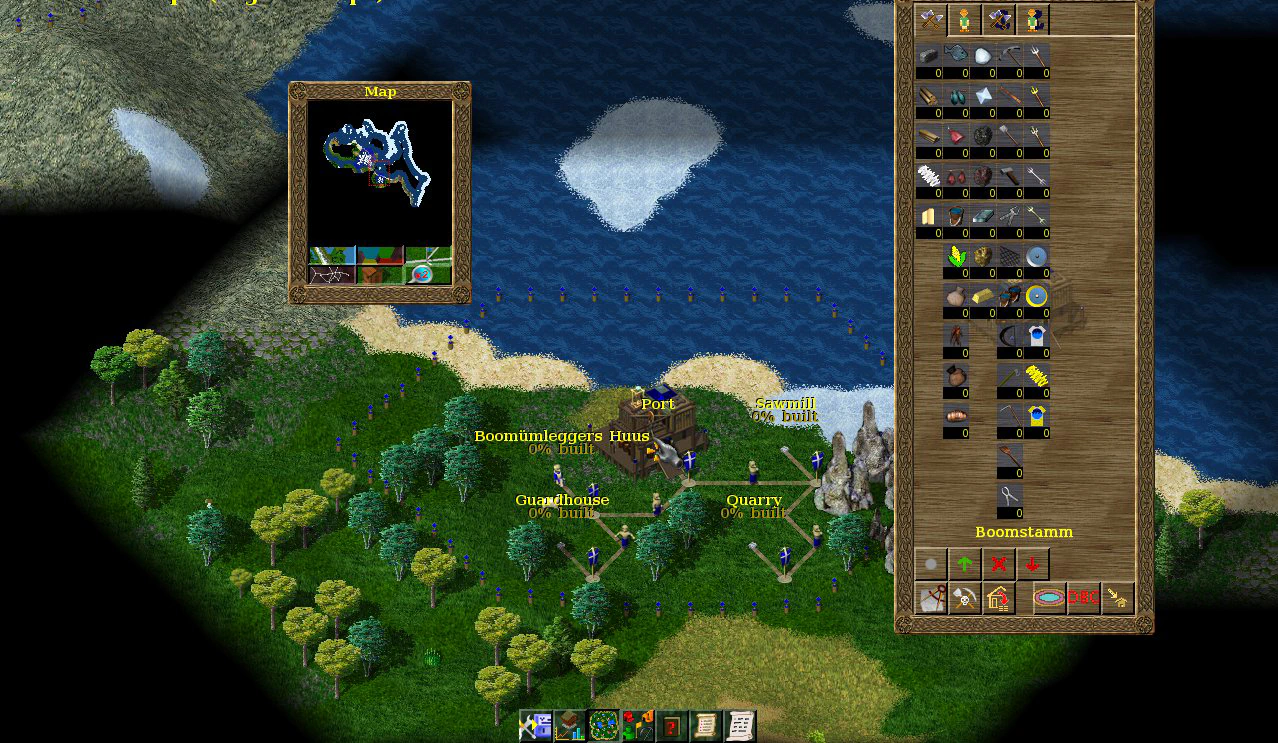The image size is (1278, 743).
Task: Switch to the workers stock tab
Action: pos(964,20)
